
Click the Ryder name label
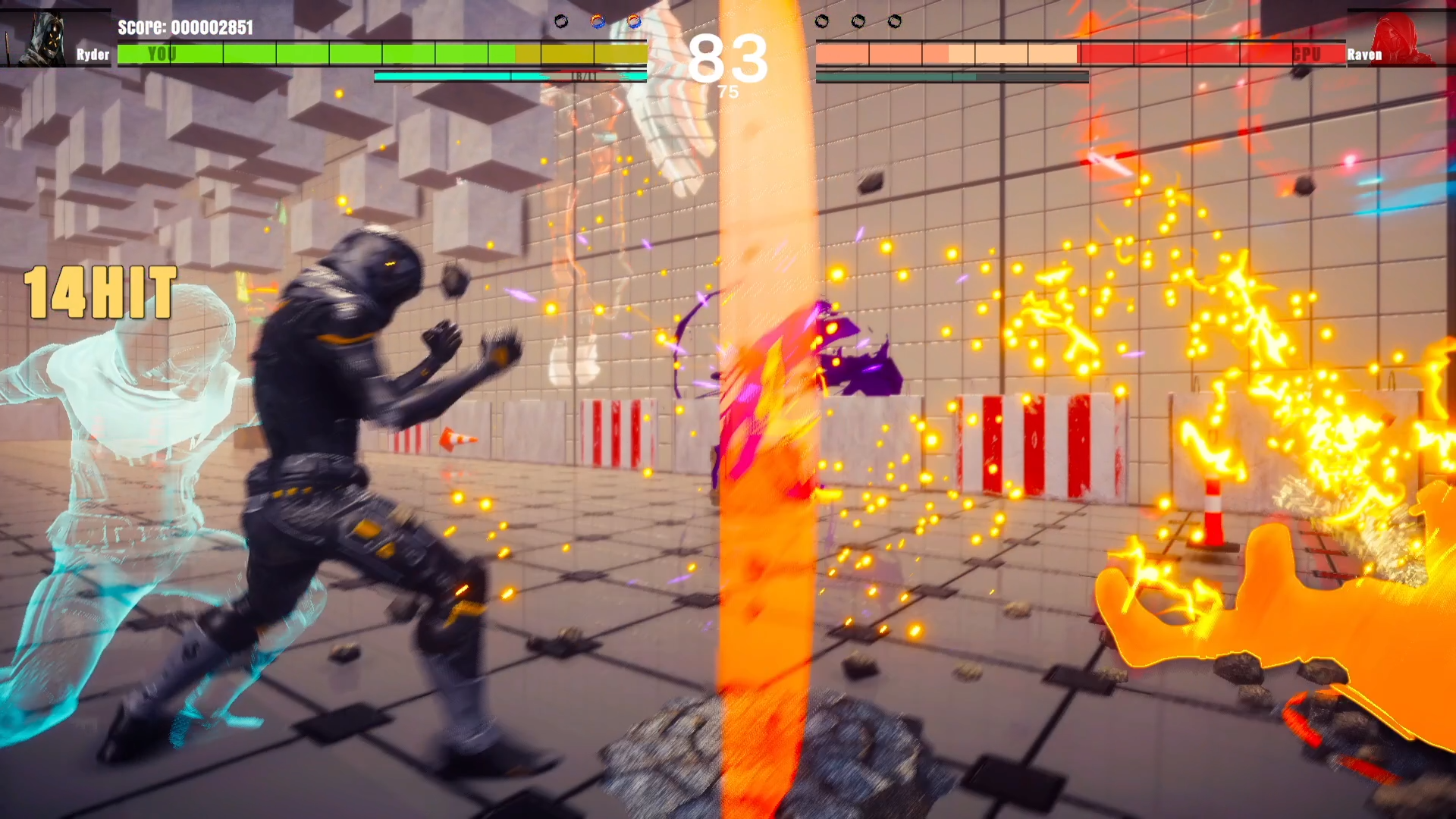point(91,54)
